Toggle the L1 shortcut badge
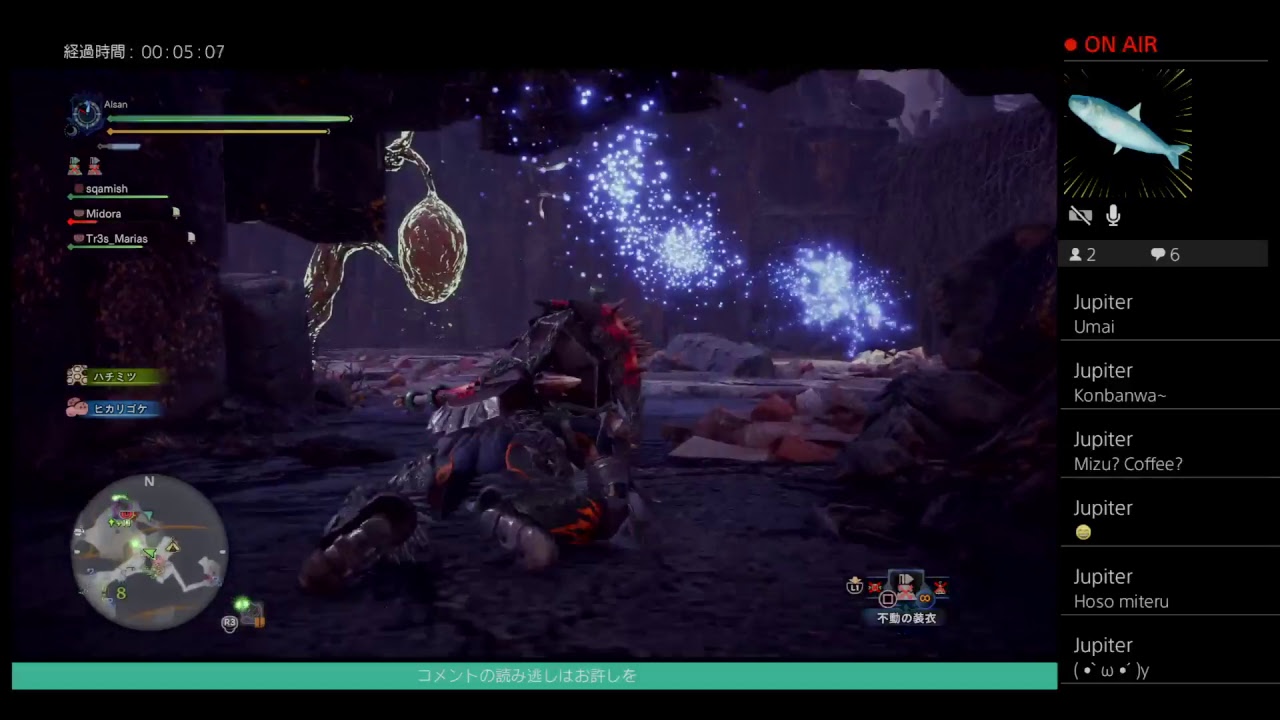 tap(857, 587)
